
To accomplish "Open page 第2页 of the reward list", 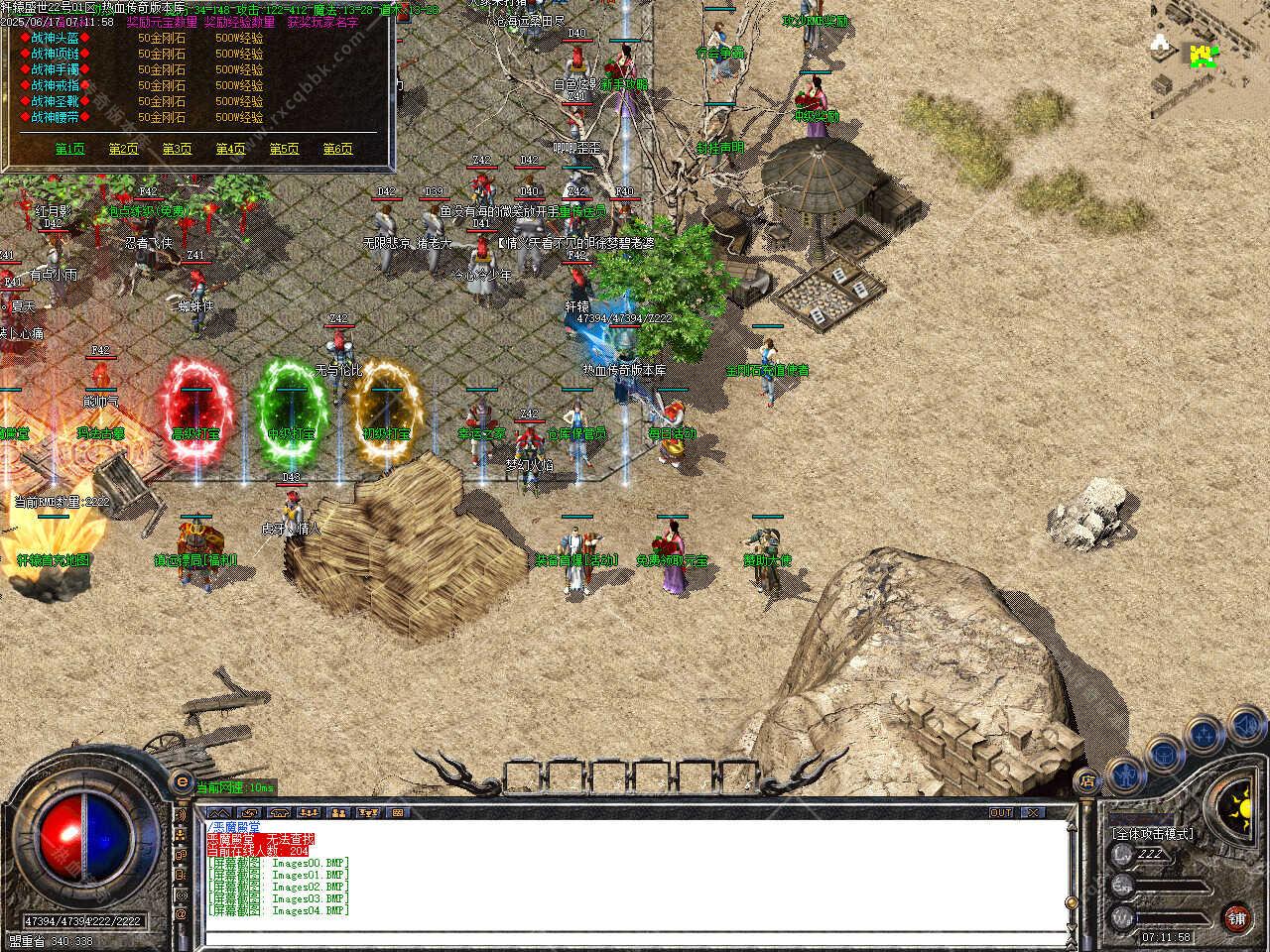I will [123, 149].
